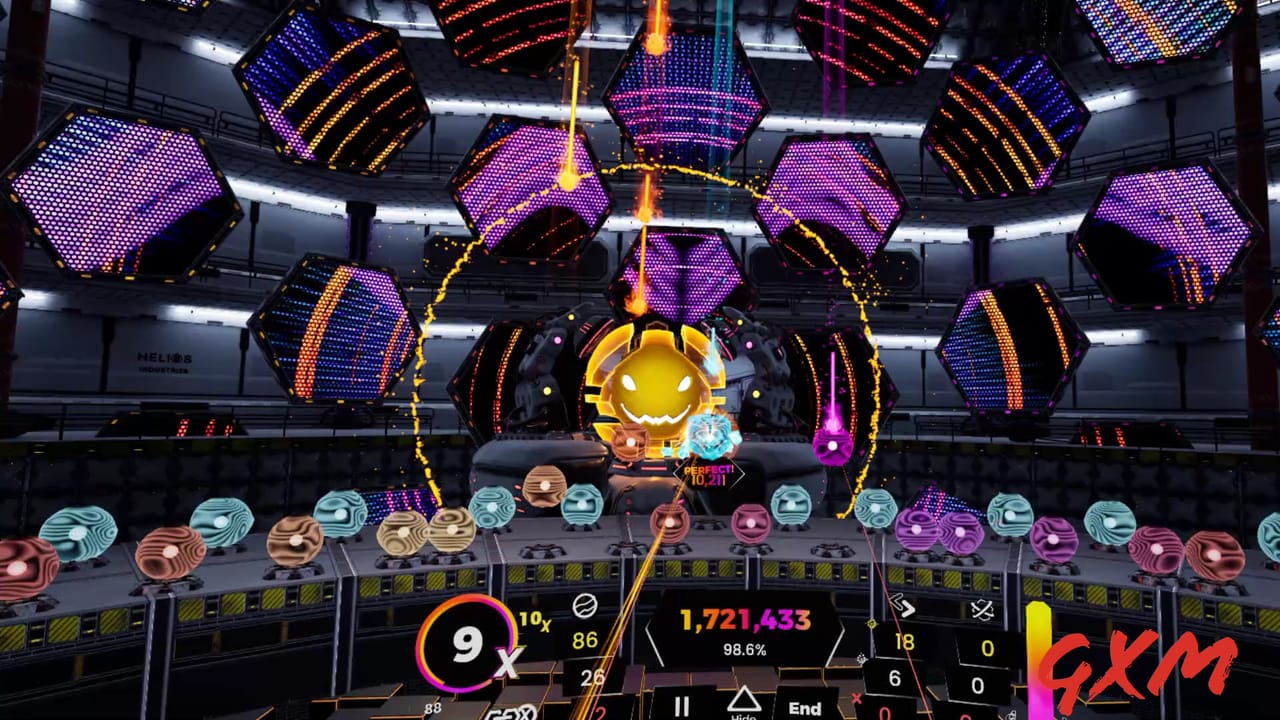Collapse the HUD using the Hide triangle
1280x720 pixels.
745,700
